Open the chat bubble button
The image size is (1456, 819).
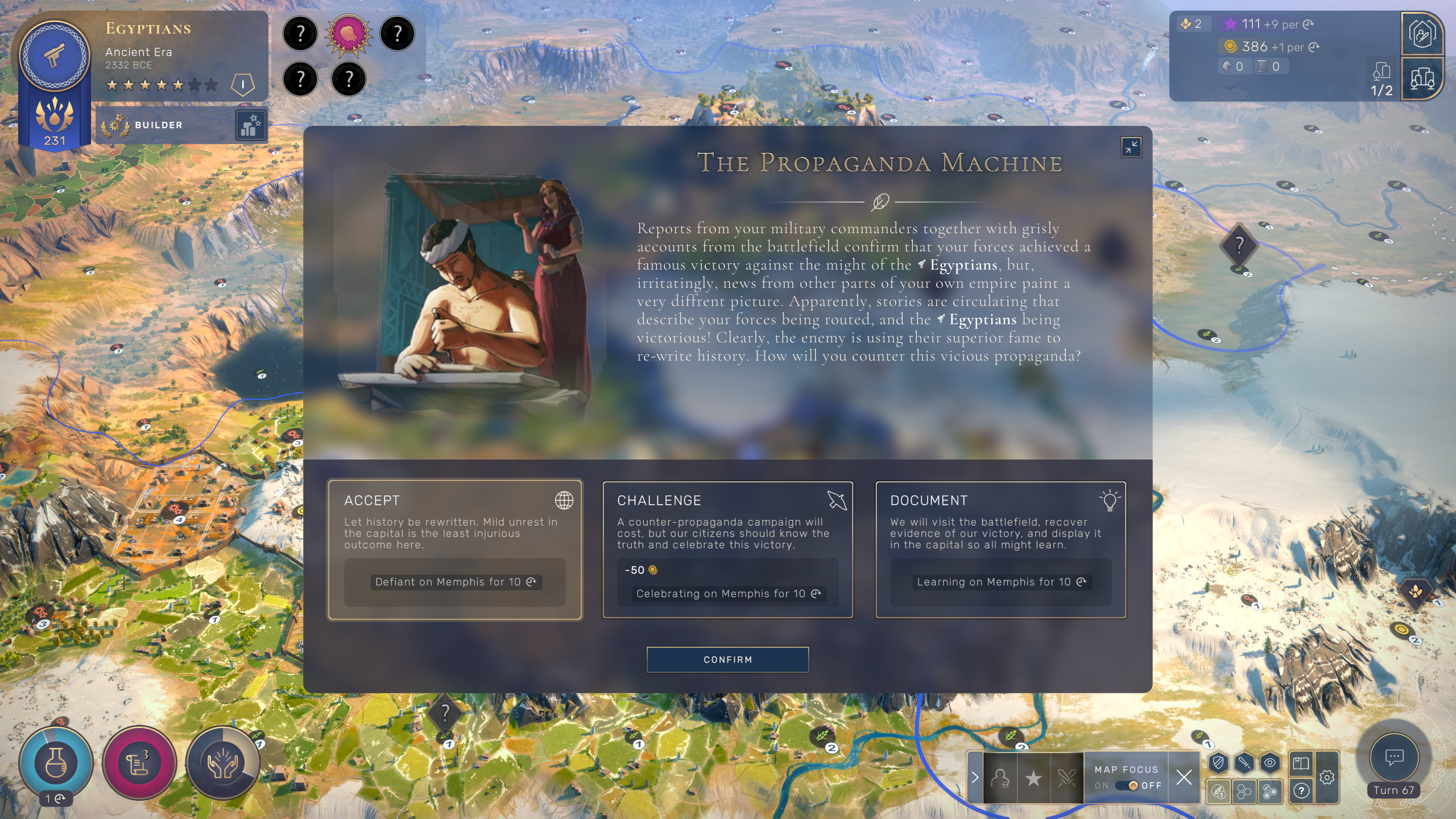click(1394, 758)
